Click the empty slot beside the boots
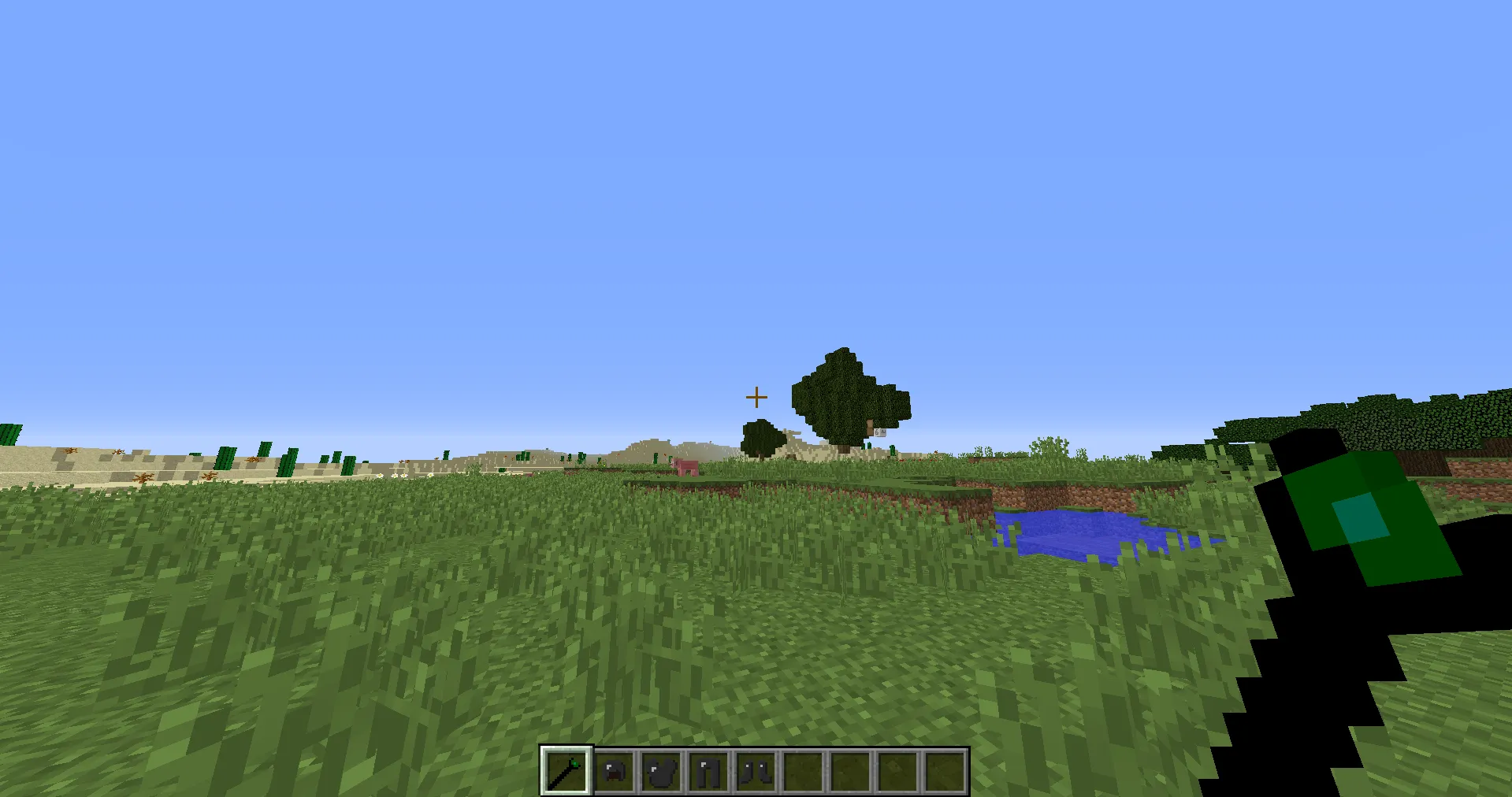Image resolution: width=1512 pixels, height=797 pixels. (x=801, y=771)
